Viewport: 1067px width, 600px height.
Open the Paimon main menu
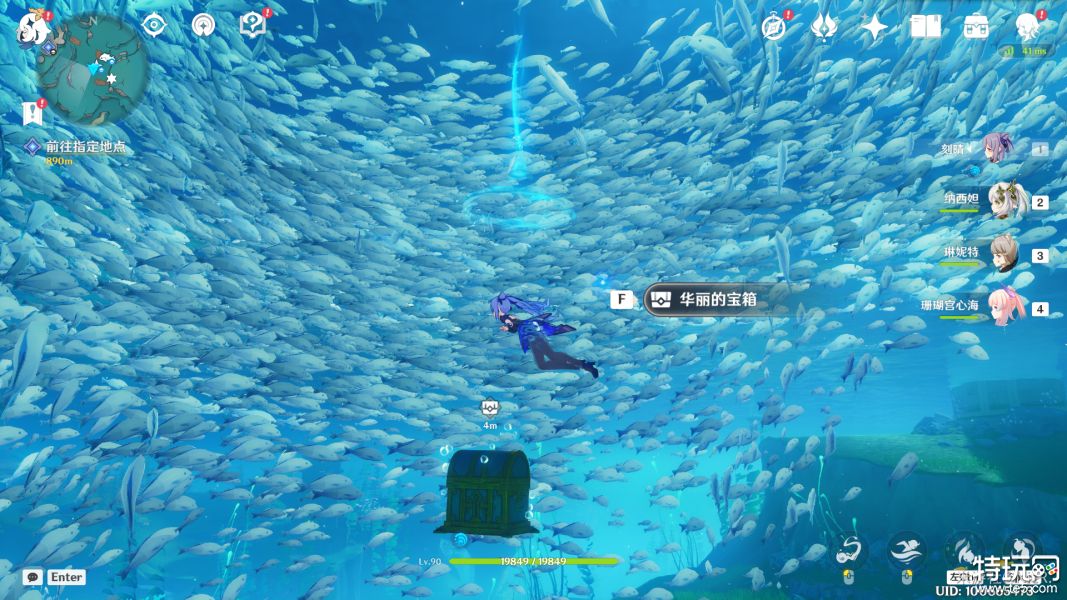pos(33,30)
